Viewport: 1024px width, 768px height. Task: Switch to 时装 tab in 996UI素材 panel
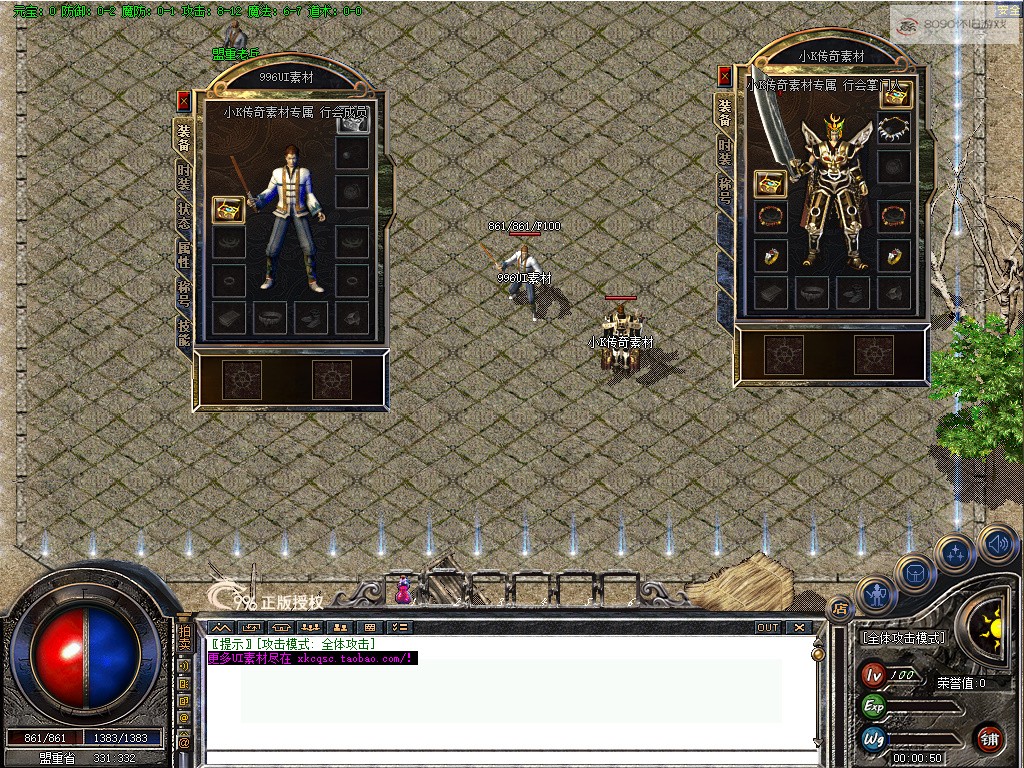pos(184,175)
